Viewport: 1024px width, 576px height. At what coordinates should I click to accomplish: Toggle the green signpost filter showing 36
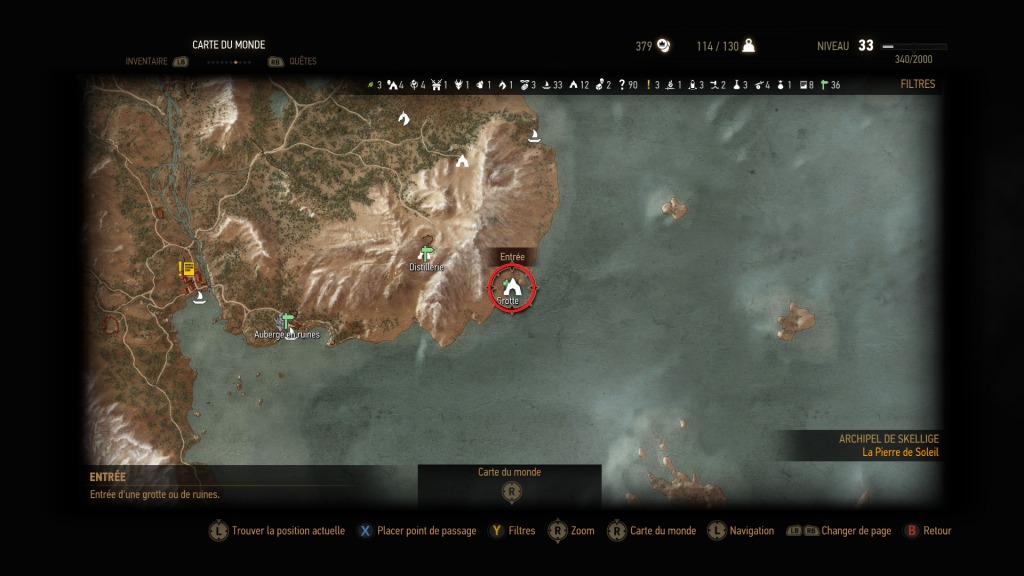825,85
